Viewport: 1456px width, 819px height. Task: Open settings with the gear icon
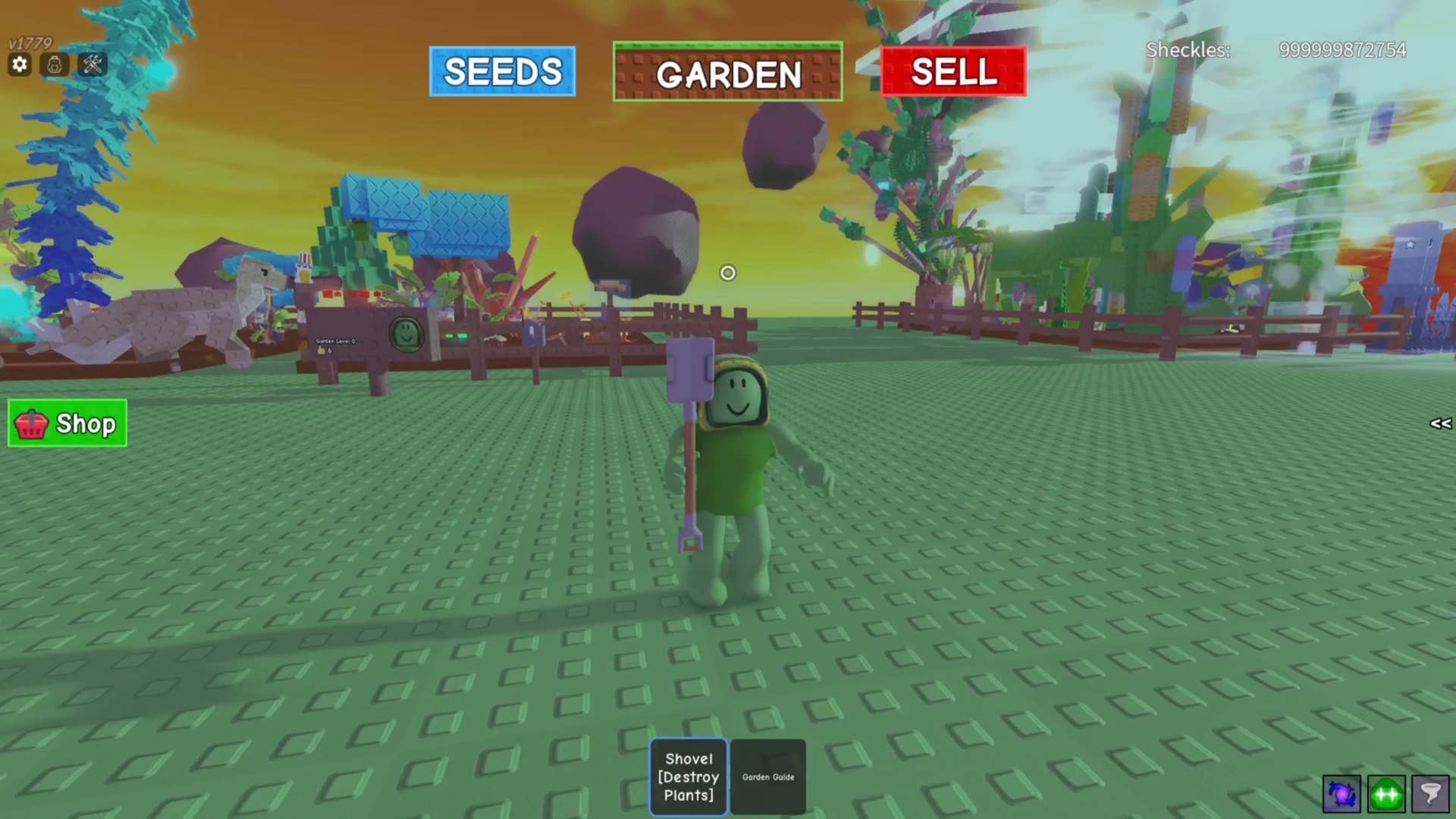pos(20,64)
